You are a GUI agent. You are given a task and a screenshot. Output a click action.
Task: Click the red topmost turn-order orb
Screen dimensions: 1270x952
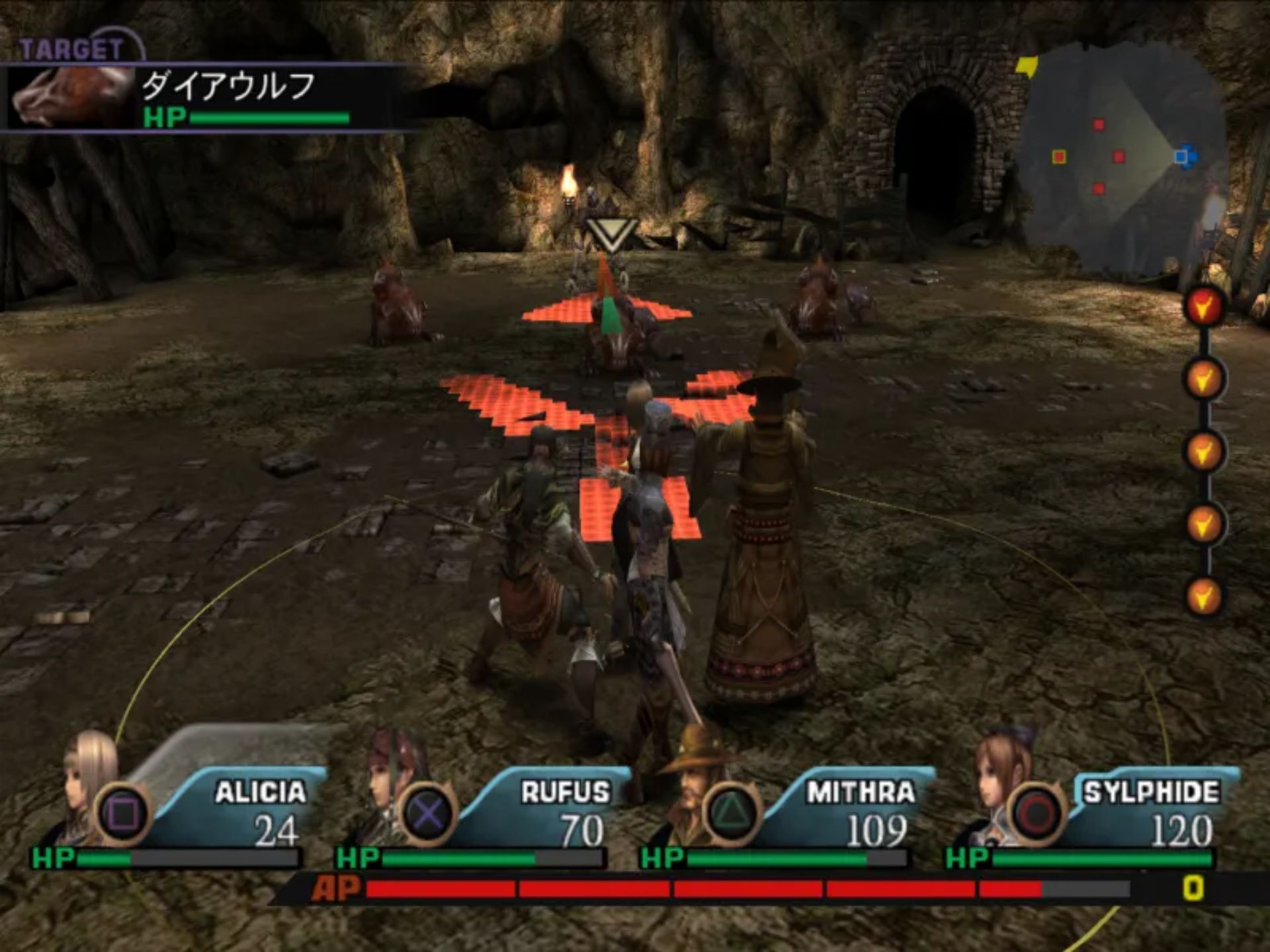click(1204, 305)
